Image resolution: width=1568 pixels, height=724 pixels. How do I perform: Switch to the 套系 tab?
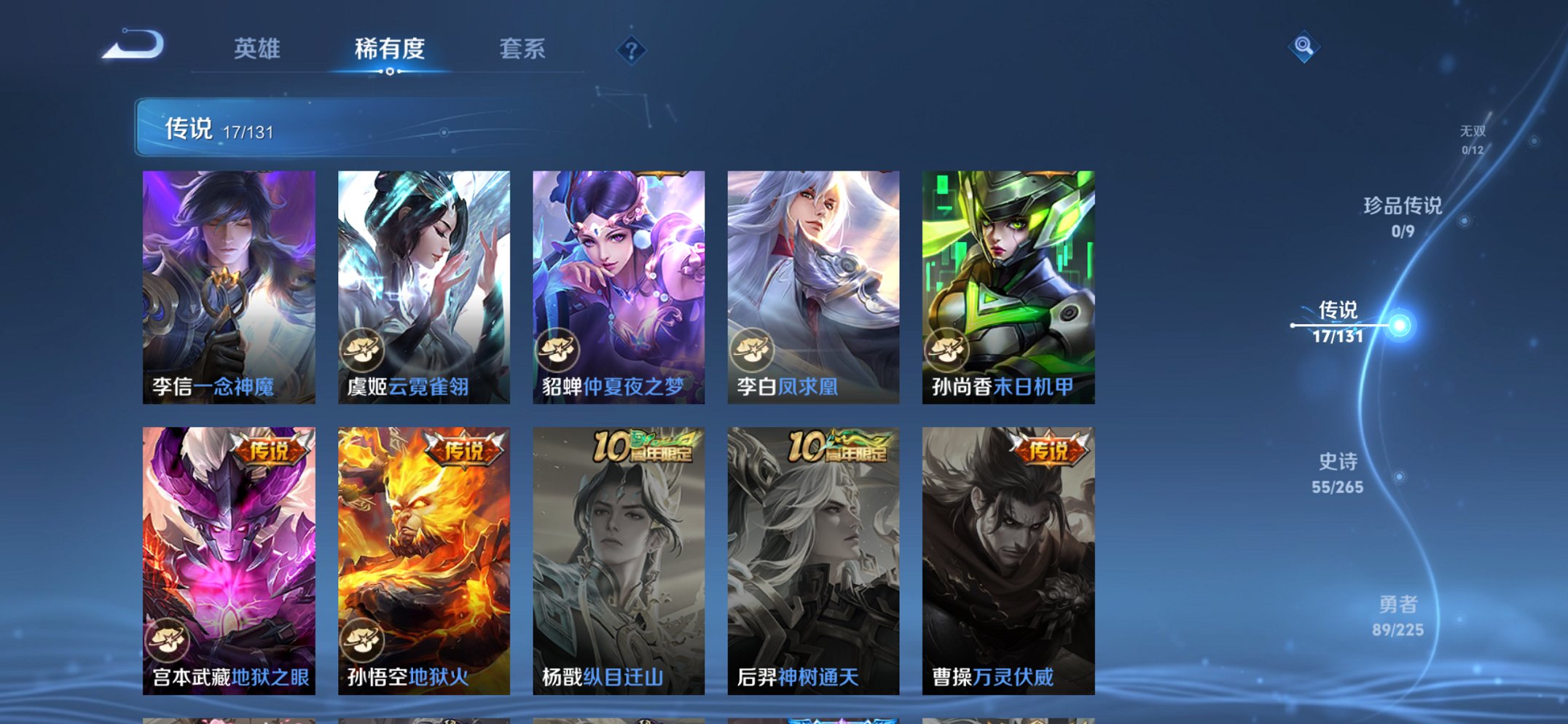point(522,48)
